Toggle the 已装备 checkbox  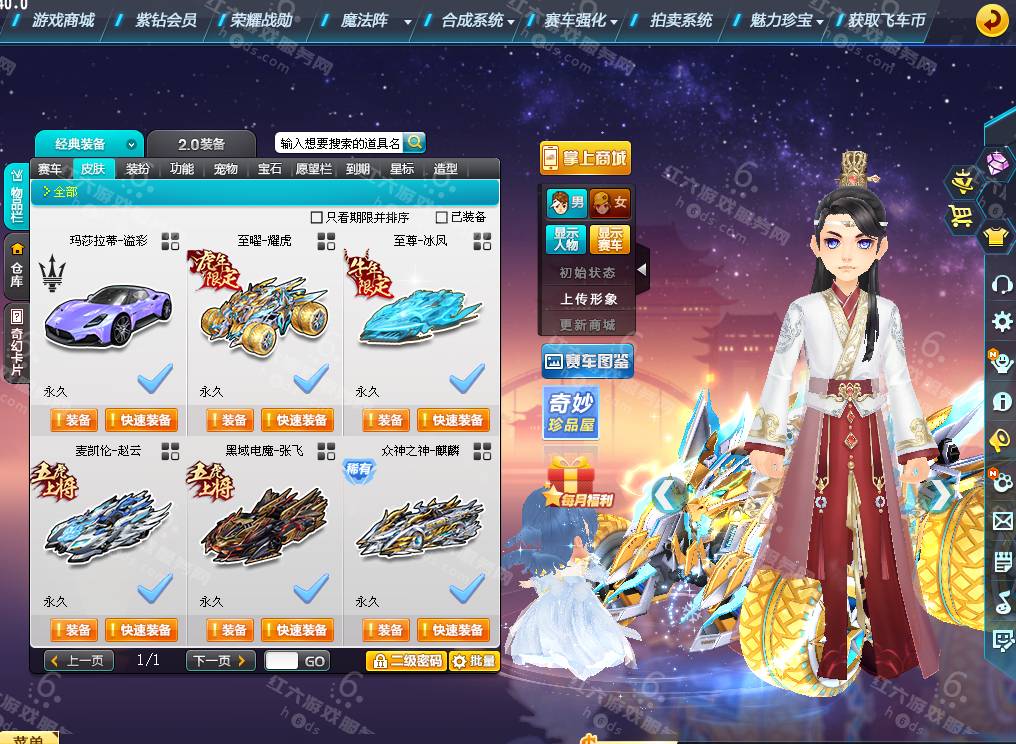pyautogui.click(x=442, y=217)
